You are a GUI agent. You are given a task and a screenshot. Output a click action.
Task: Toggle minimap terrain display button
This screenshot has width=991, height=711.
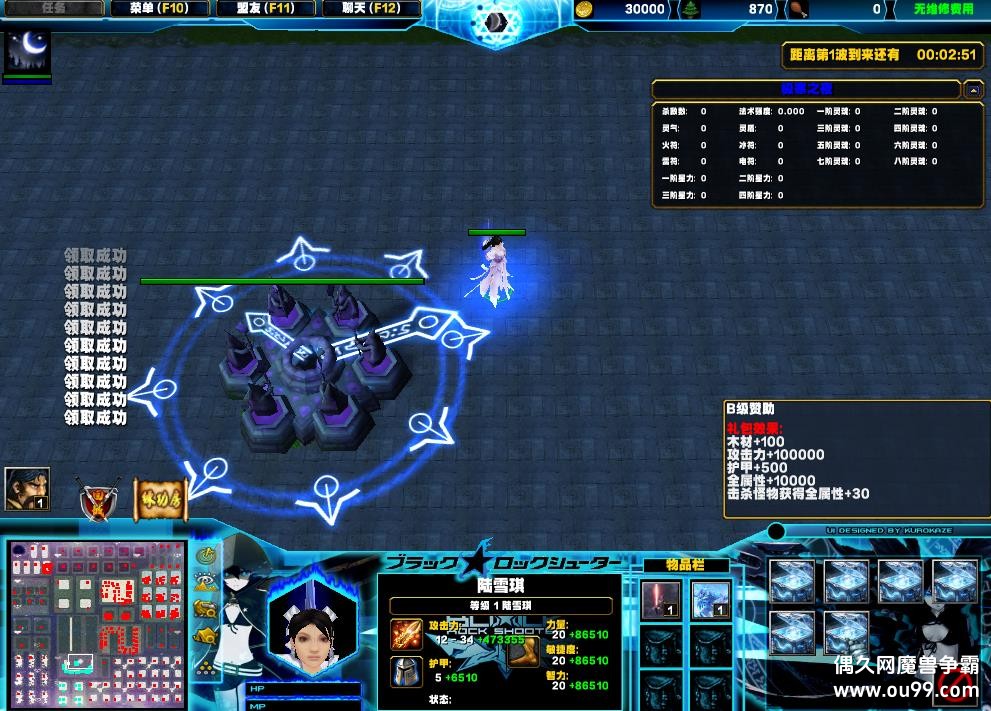207,581
